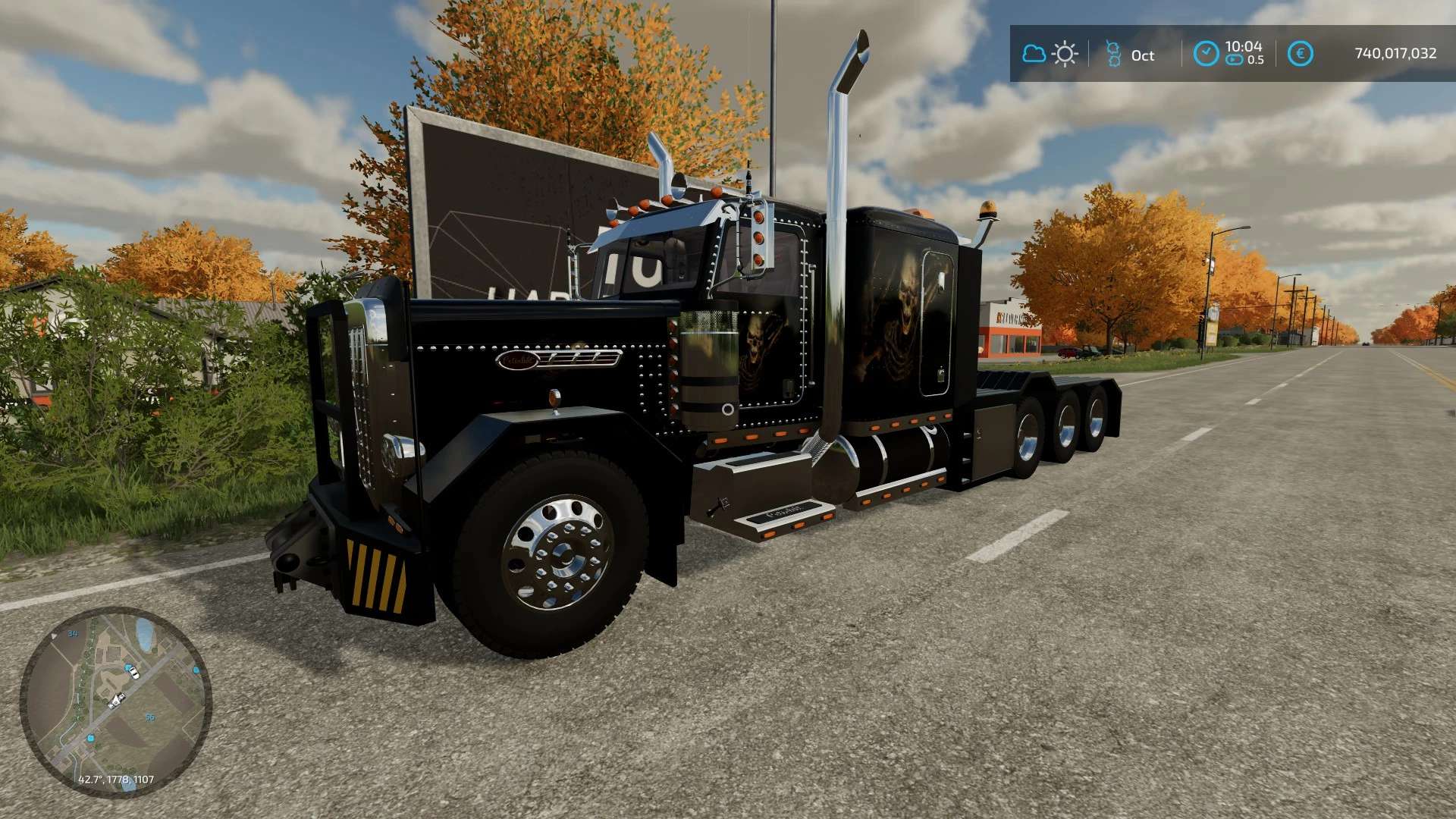Click the euro coin currency icon
The height and width of the screenshot is (819, 1456).
pyautogui.click(x=1301, y=54)
